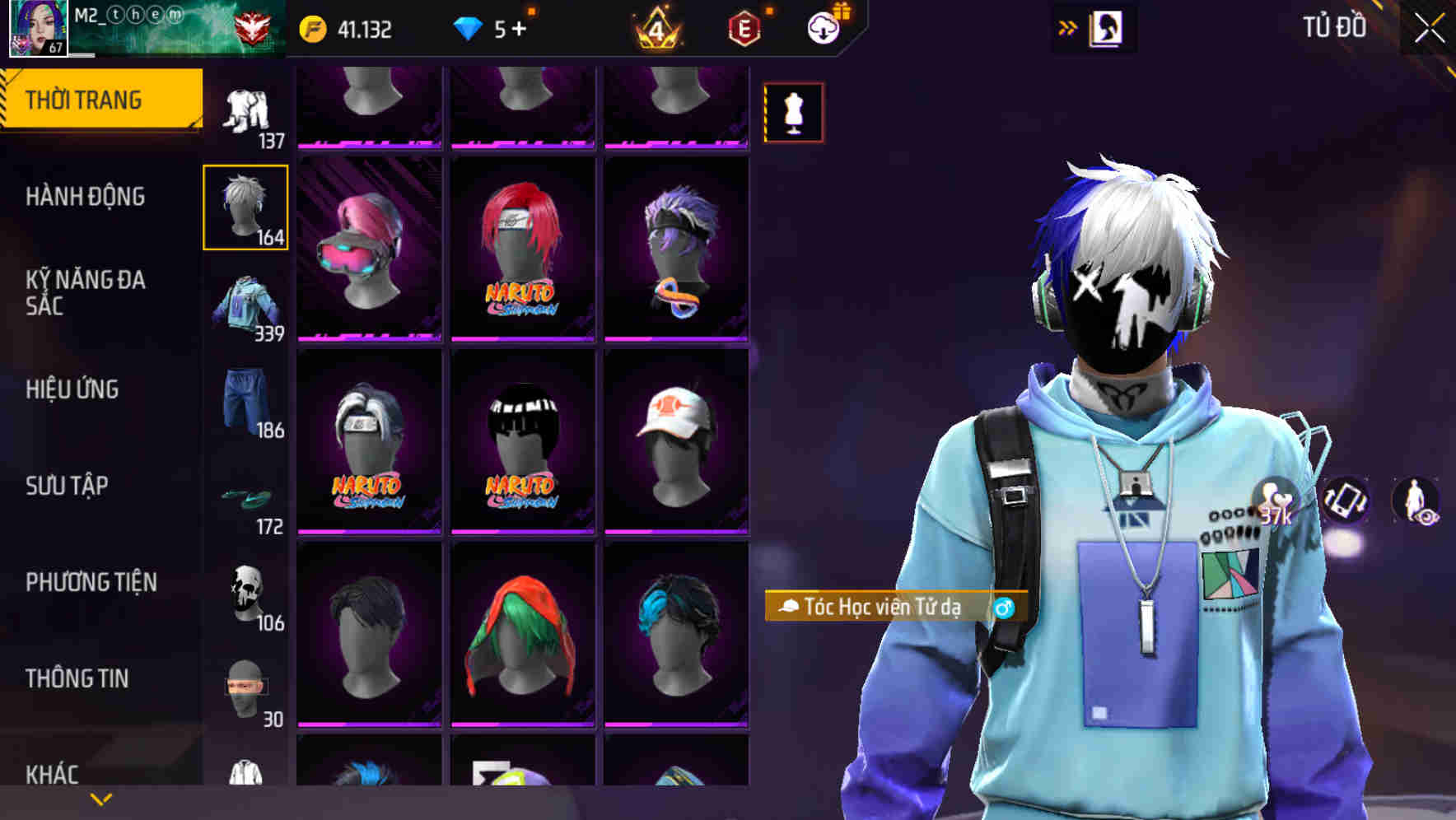Select the shorts category icon showing 186

[x=246, y=401]
